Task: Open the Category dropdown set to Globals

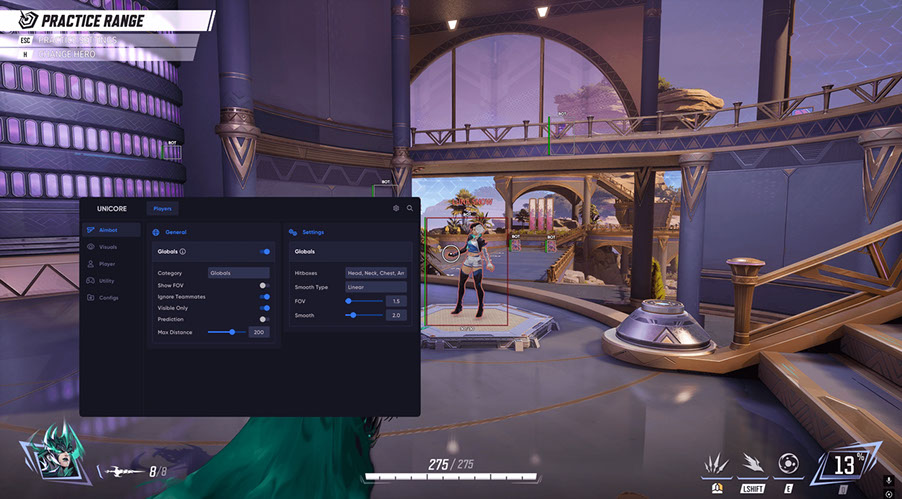Action: pos(238,272)
